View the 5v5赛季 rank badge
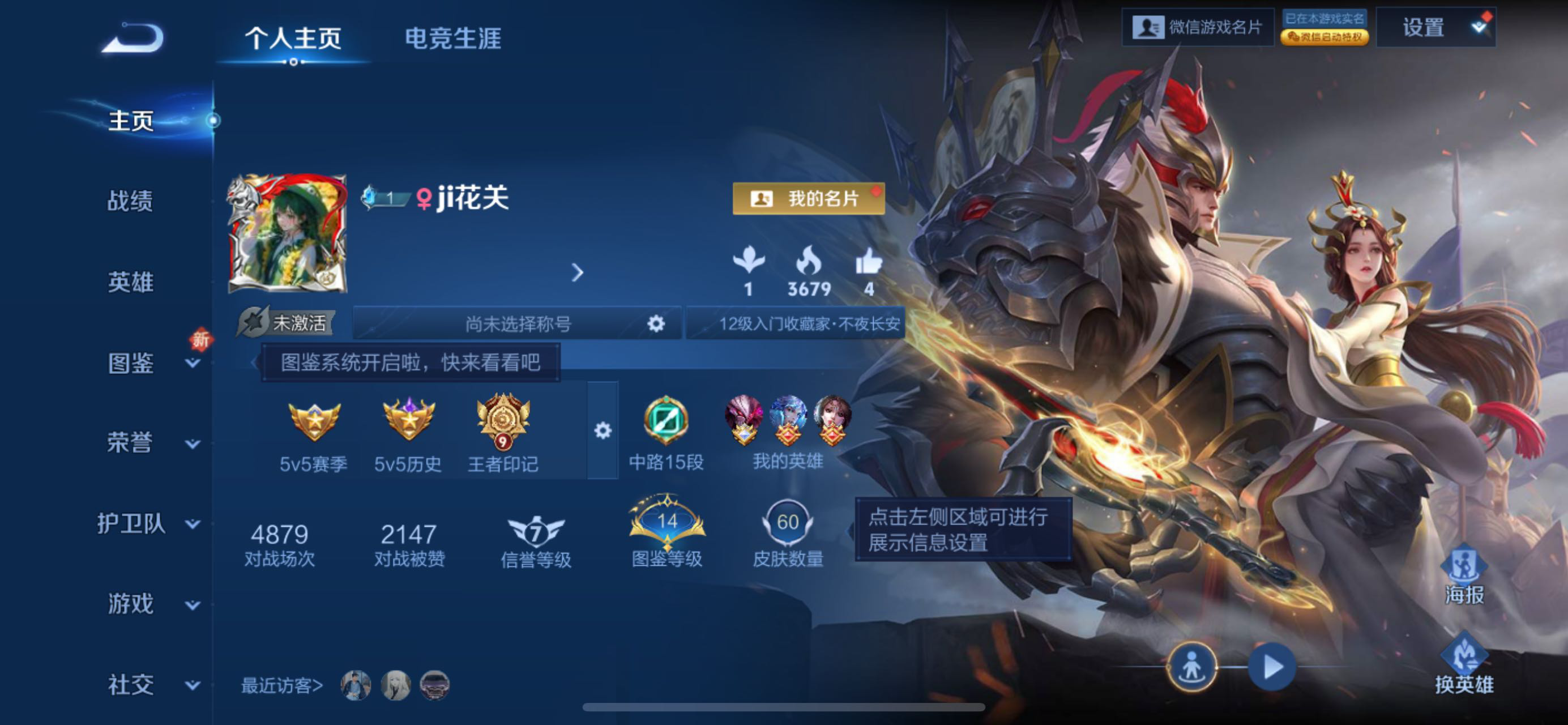 coord(314,433)
